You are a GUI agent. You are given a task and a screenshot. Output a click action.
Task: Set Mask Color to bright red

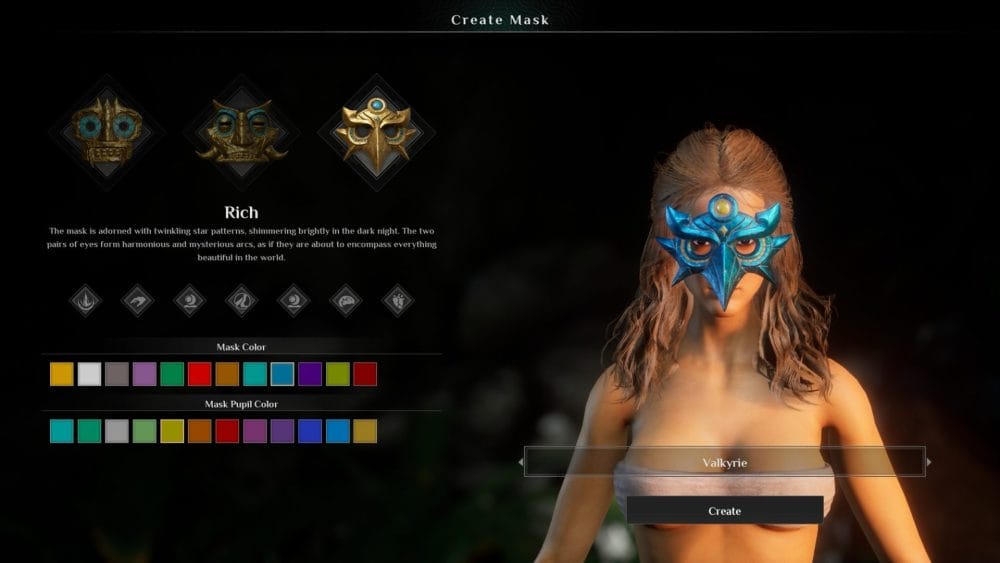click(200, 374)
